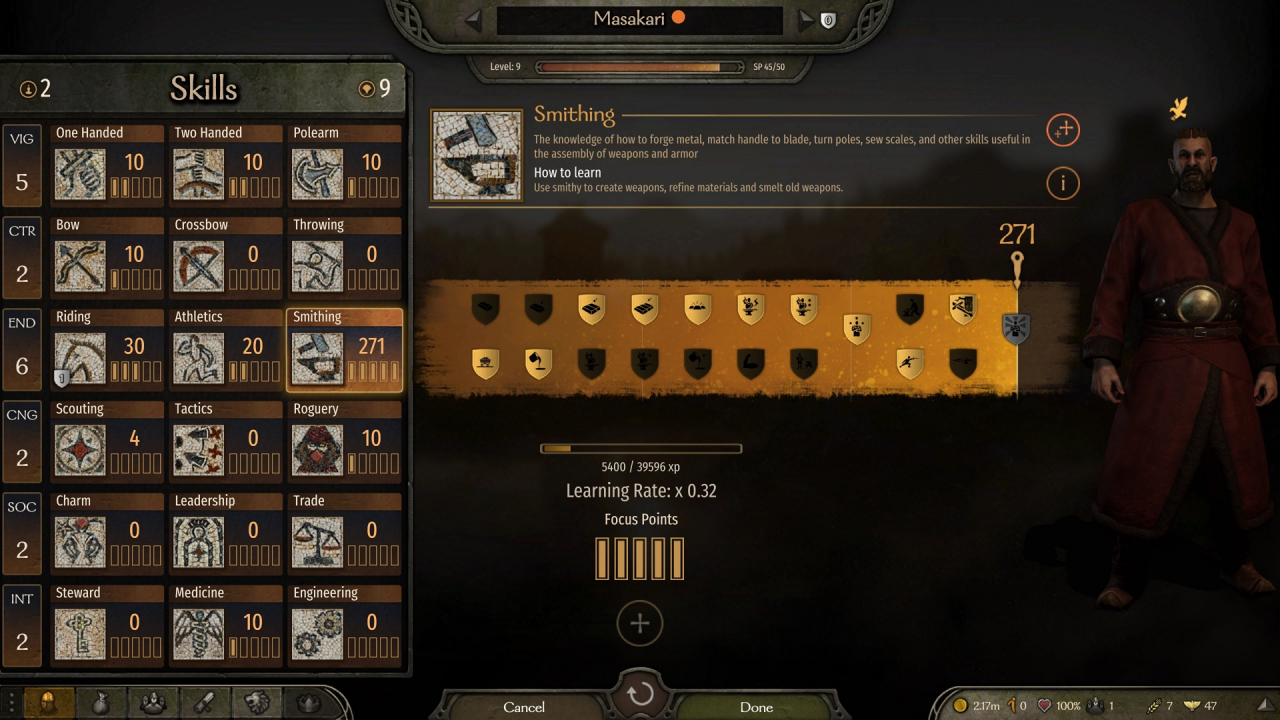Open the Smithing info button
1280x720 pixels.
1062,183
